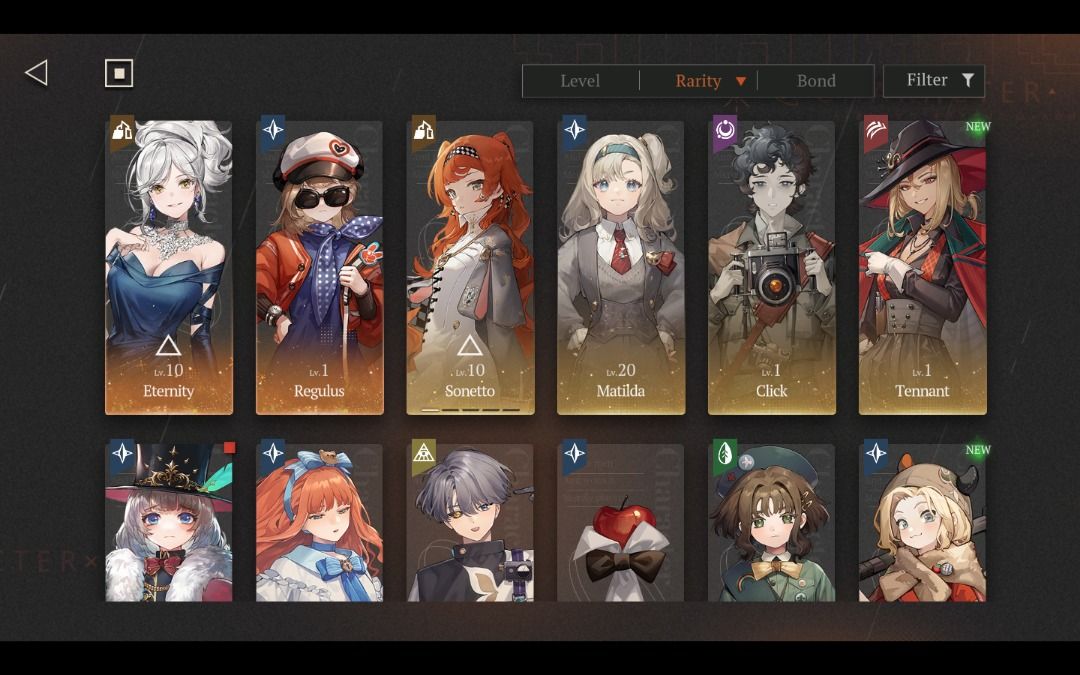Open Sonetto's character card
This screenshot has height=675, width=1080.
470,267
